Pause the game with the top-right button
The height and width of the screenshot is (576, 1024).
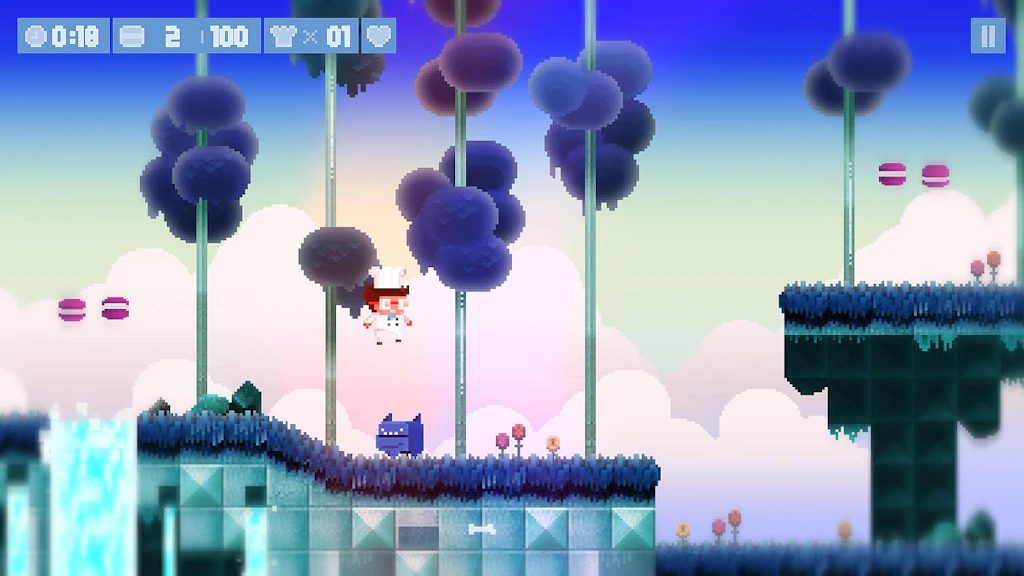point(987,36)
